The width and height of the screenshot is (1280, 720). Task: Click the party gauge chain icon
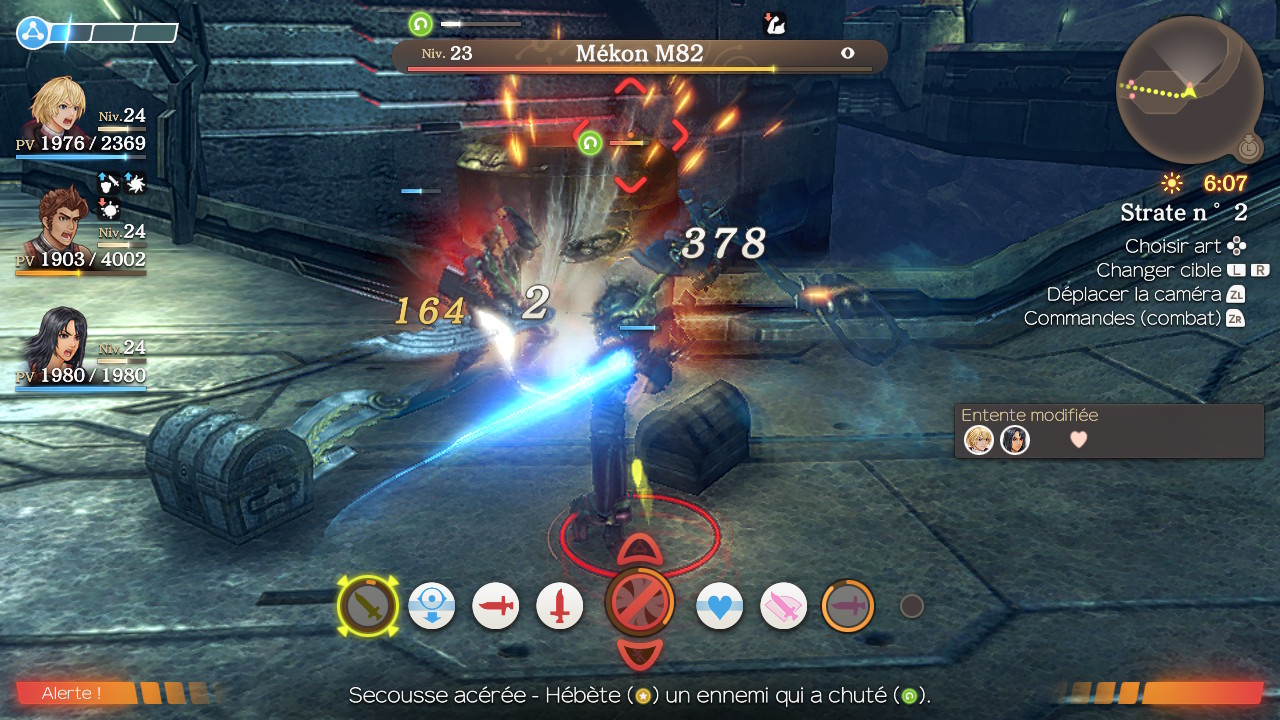point(33,33)
